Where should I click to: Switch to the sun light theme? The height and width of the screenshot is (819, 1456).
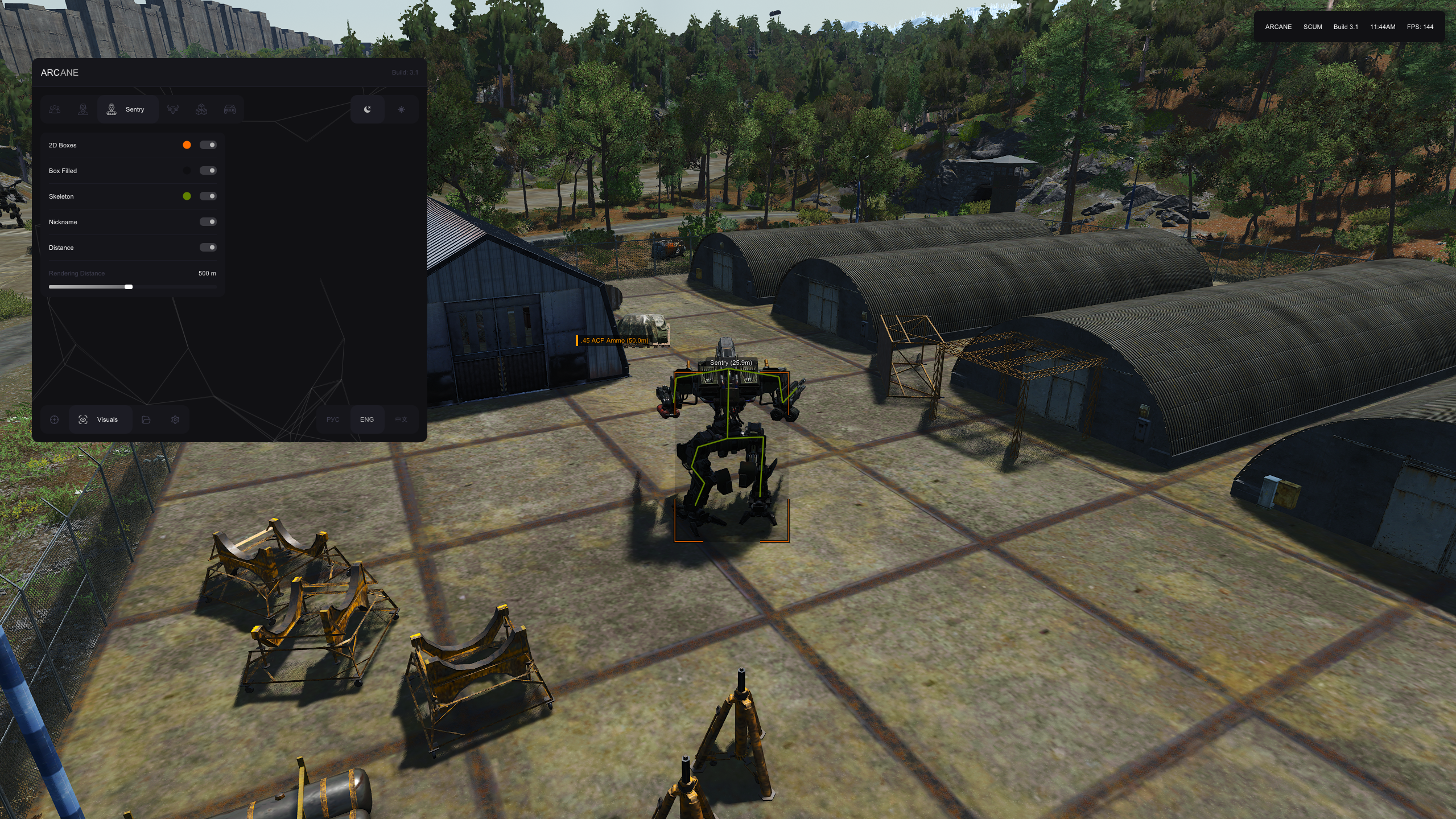tap(401, 109)
